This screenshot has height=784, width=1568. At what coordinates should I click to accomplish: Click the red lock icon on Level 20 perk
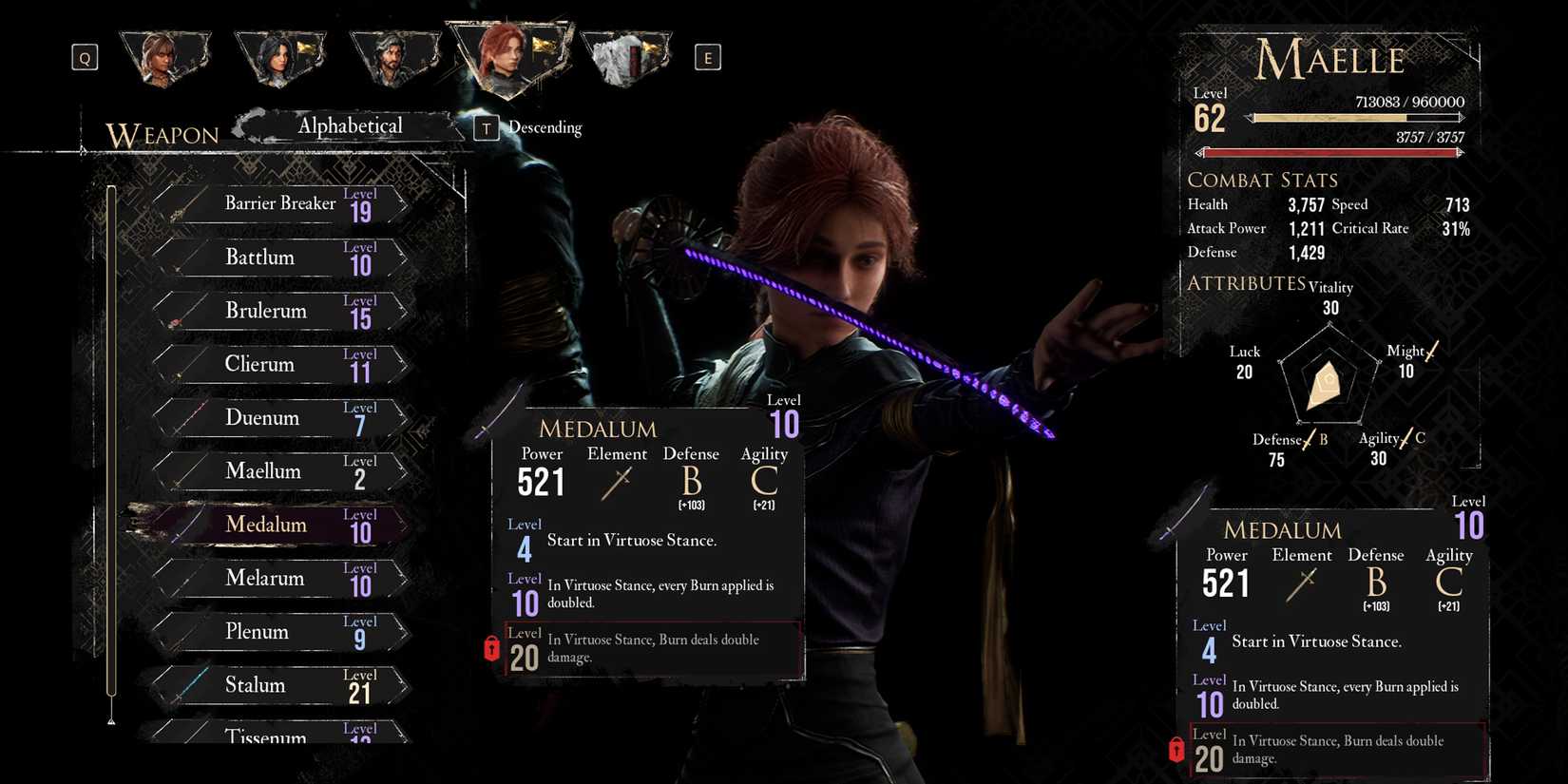(490, 648)
